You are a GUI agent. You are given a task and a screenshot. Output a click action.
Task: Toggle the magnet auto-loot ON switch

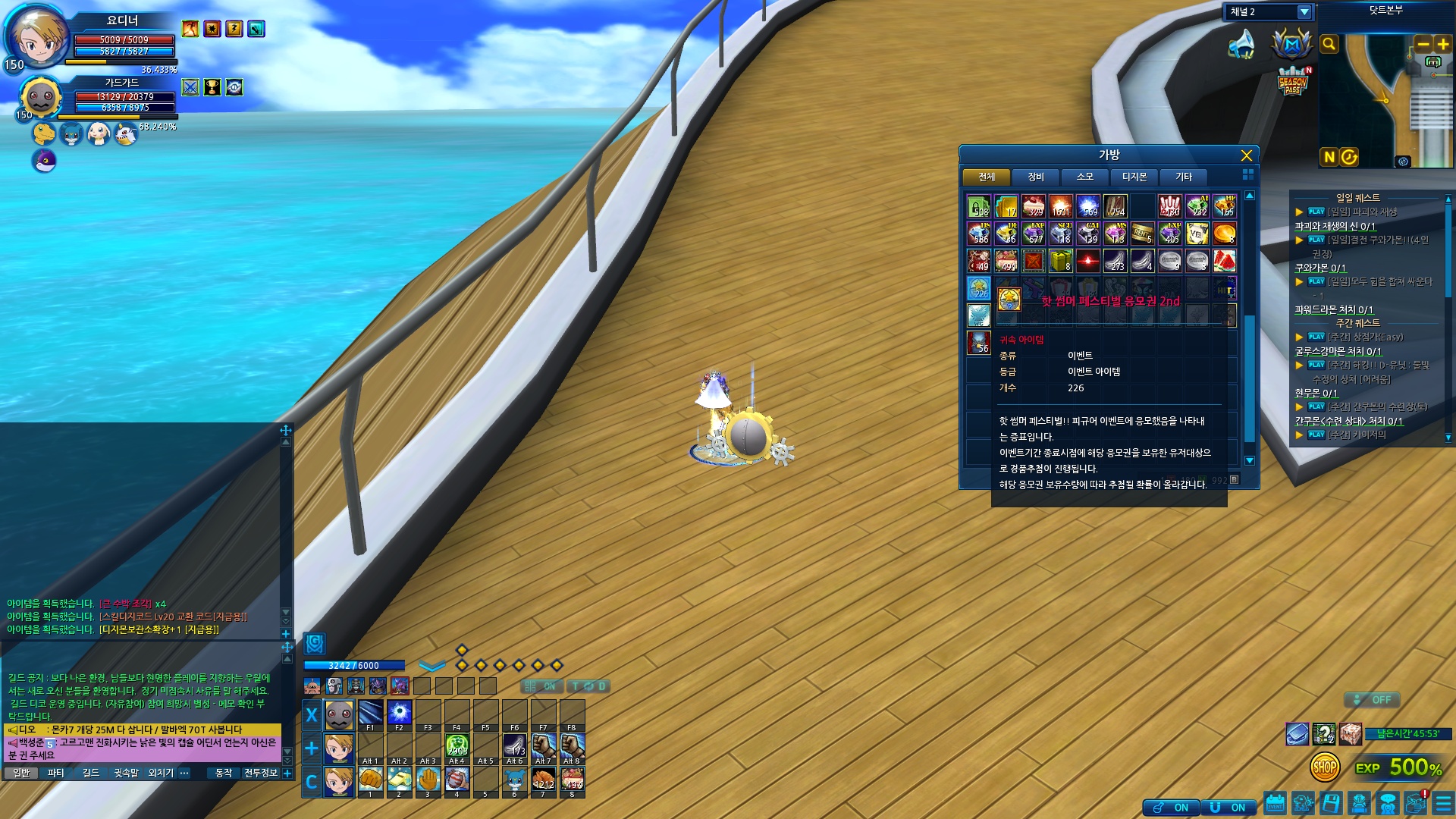click(x=1228, y=808)
